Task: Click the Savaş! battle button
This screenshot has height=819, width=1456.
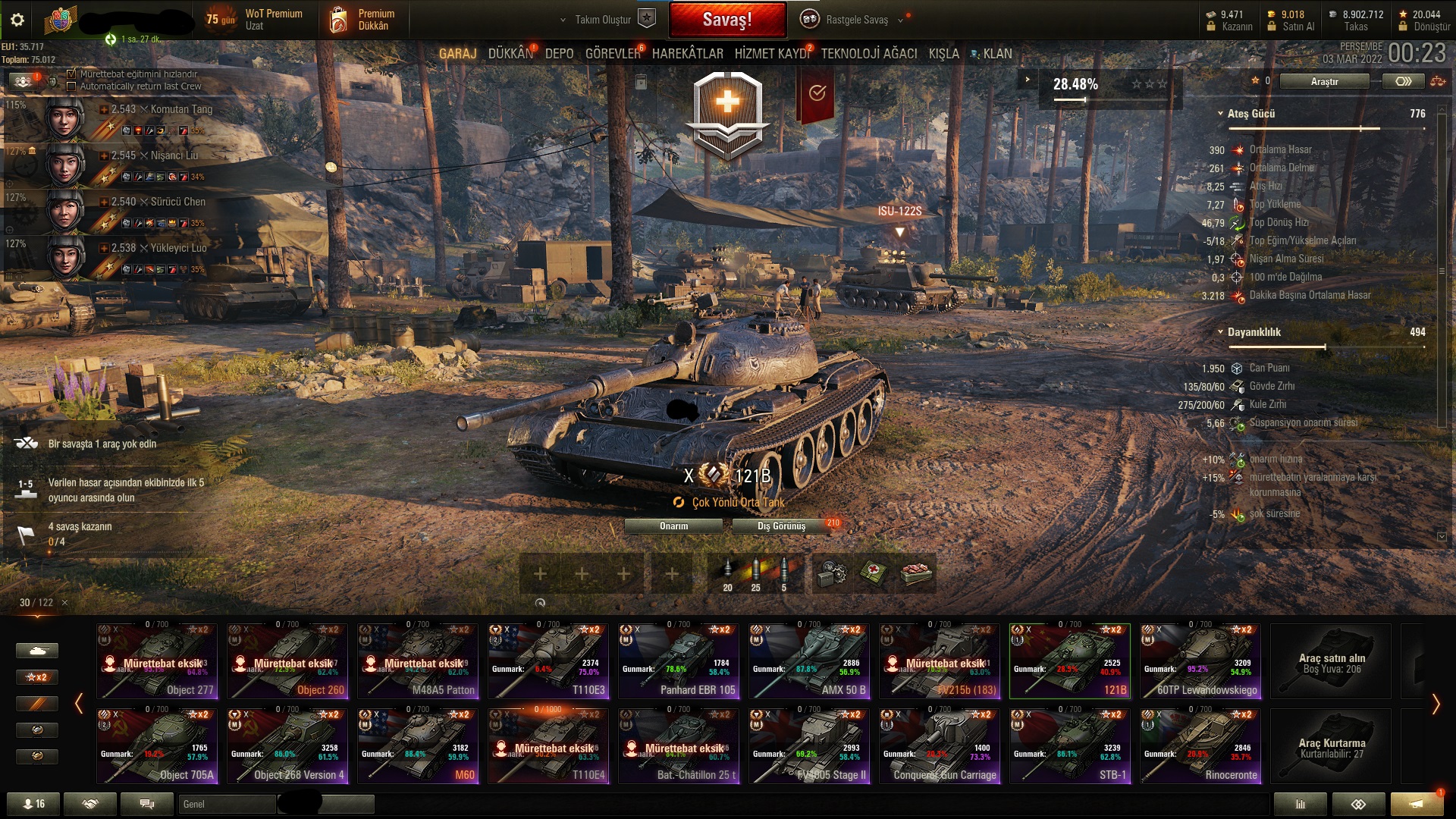Action: click(727, 17)
